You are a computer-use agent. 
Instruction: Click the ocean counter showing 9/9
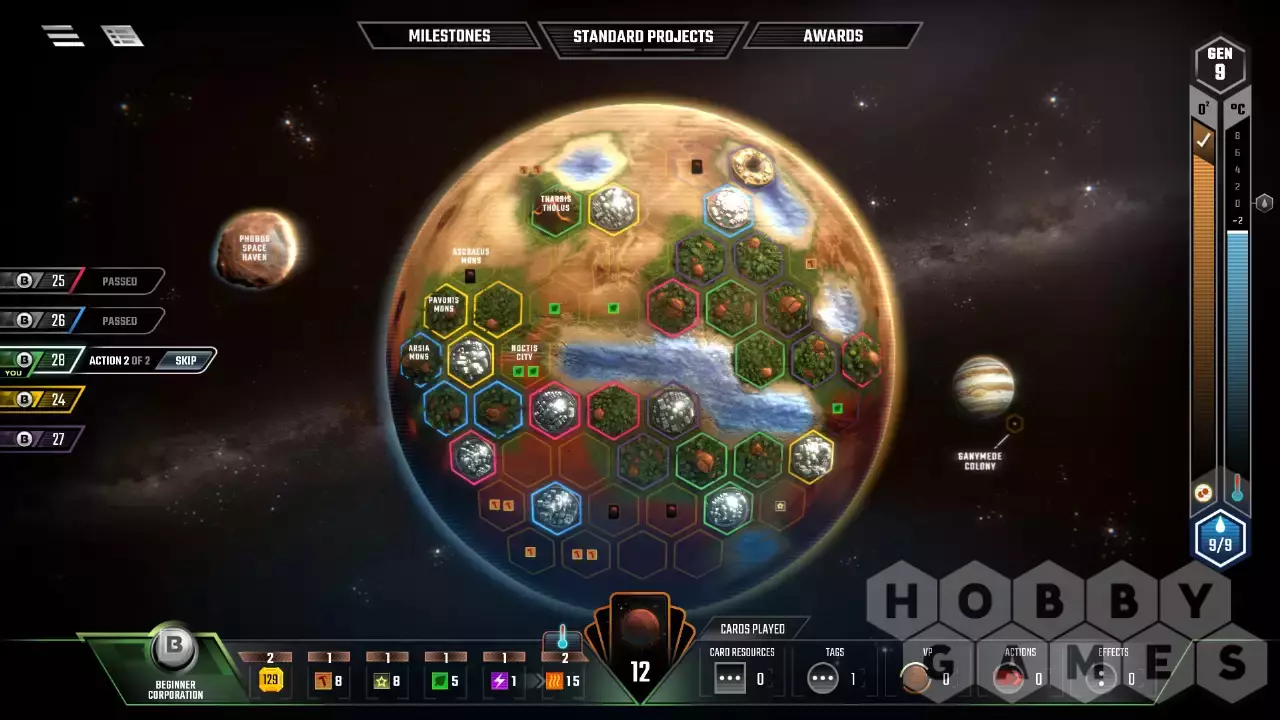click(1219, 540)
